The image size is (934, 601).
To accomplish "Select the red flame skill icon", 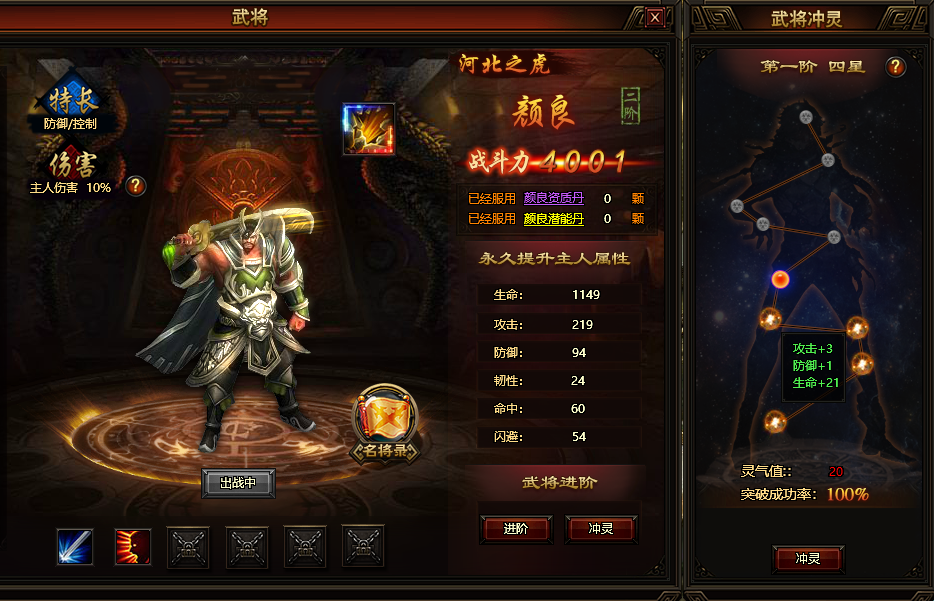I will point(133,546).
